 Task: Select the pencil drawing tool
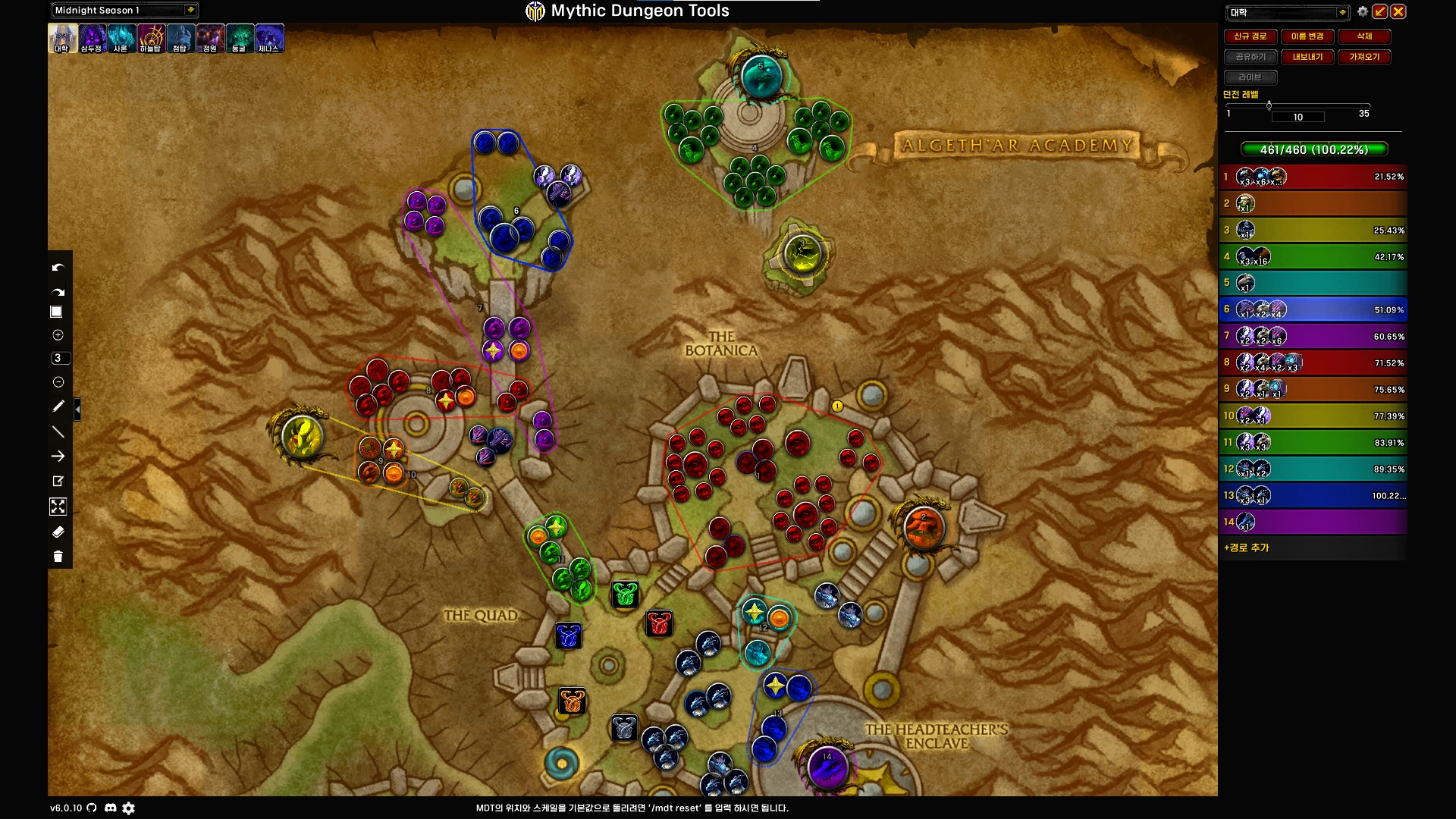pos(58,406)
